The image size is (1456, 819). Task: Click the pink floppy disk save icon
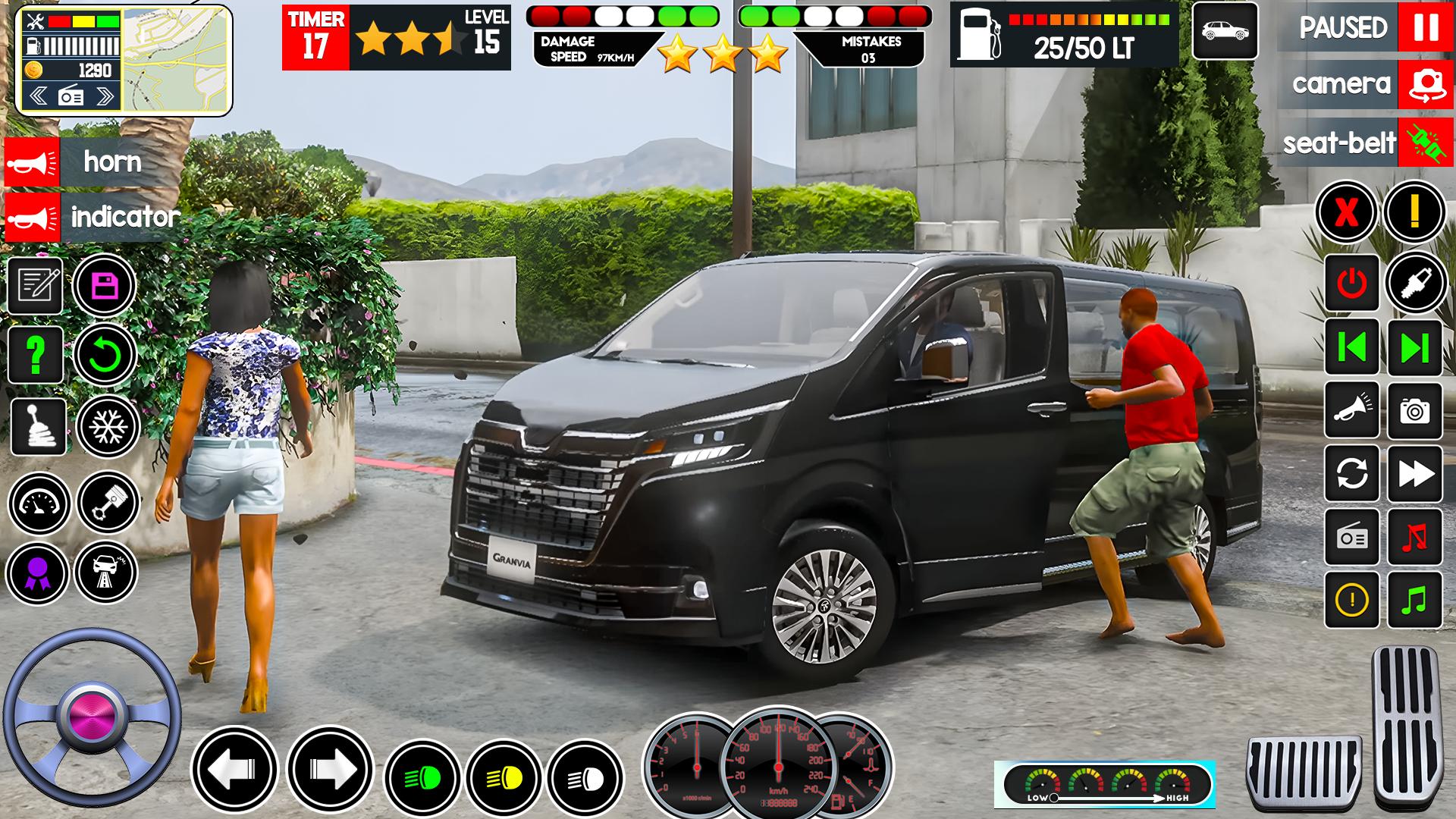[x=104, y=286]
